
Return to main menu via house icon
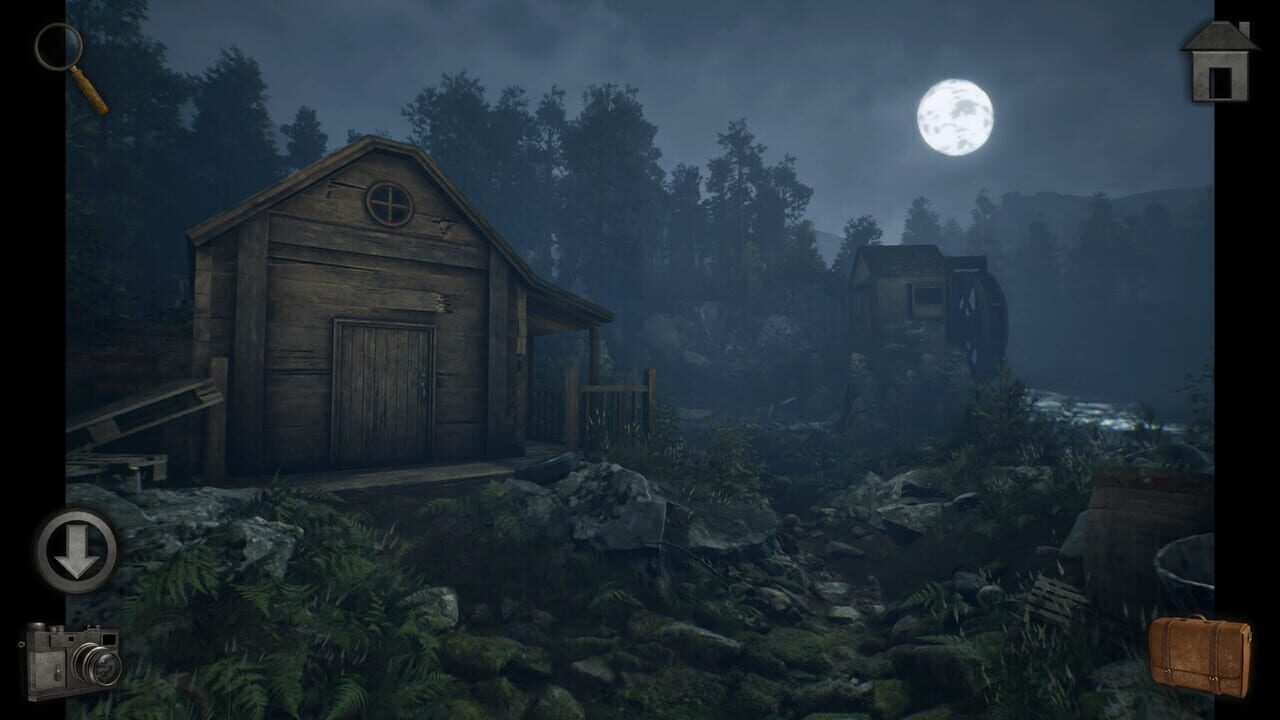(x=1218, y=62)
